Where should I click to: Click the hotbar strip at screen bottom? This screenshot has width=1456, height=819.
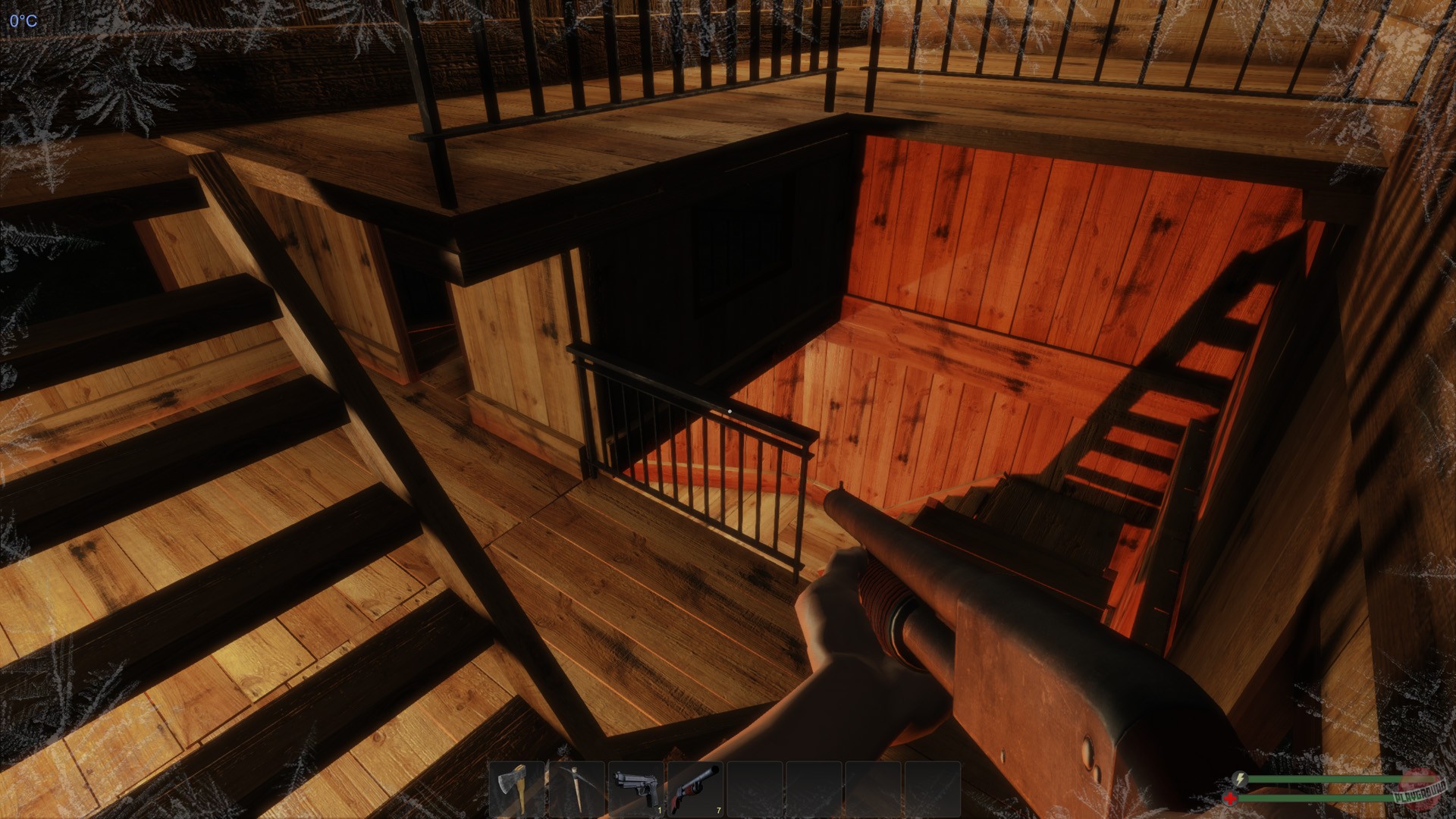(728, 789)
